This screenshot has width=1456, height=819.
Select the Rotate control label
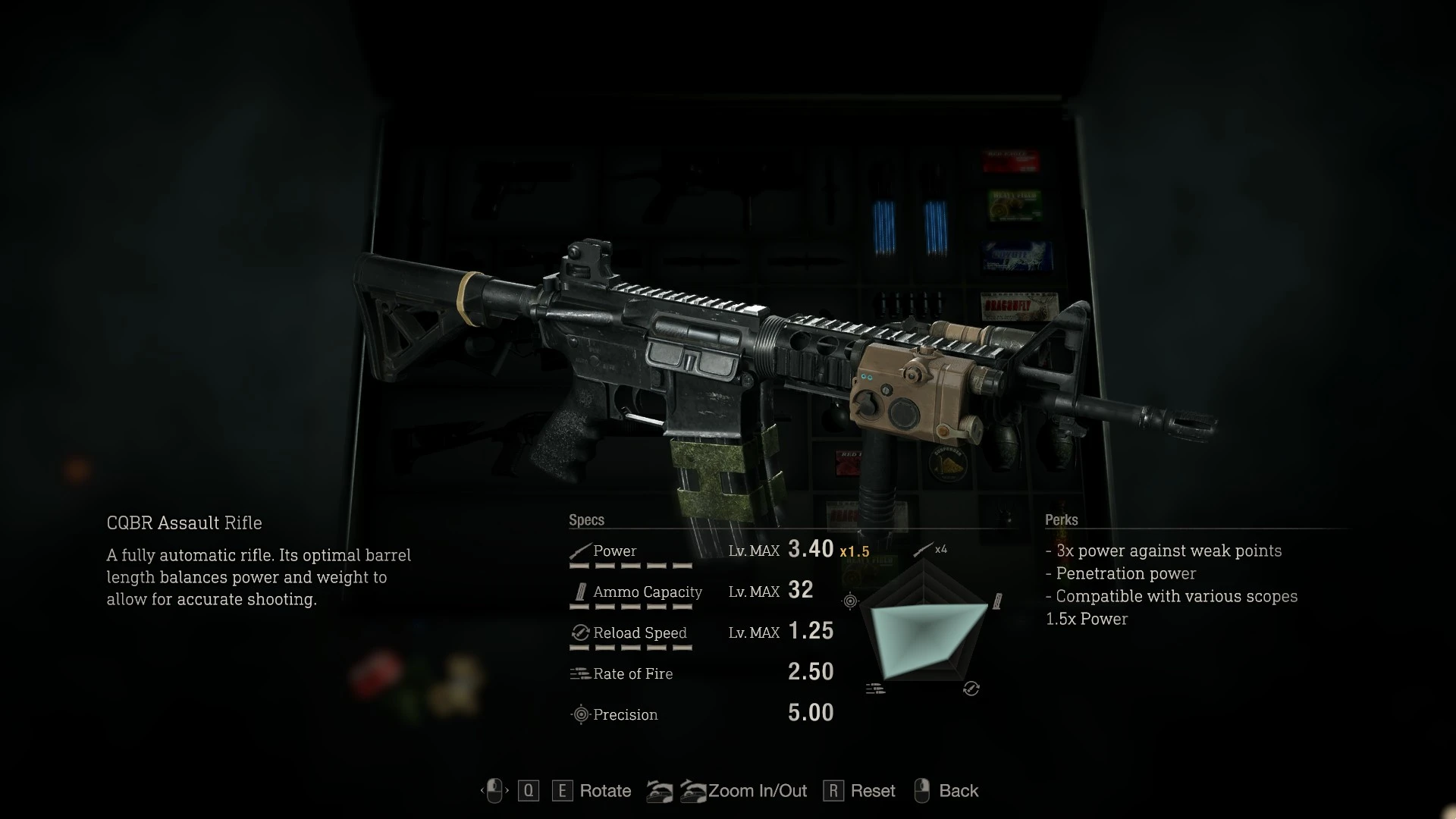(x=604, y=791)
